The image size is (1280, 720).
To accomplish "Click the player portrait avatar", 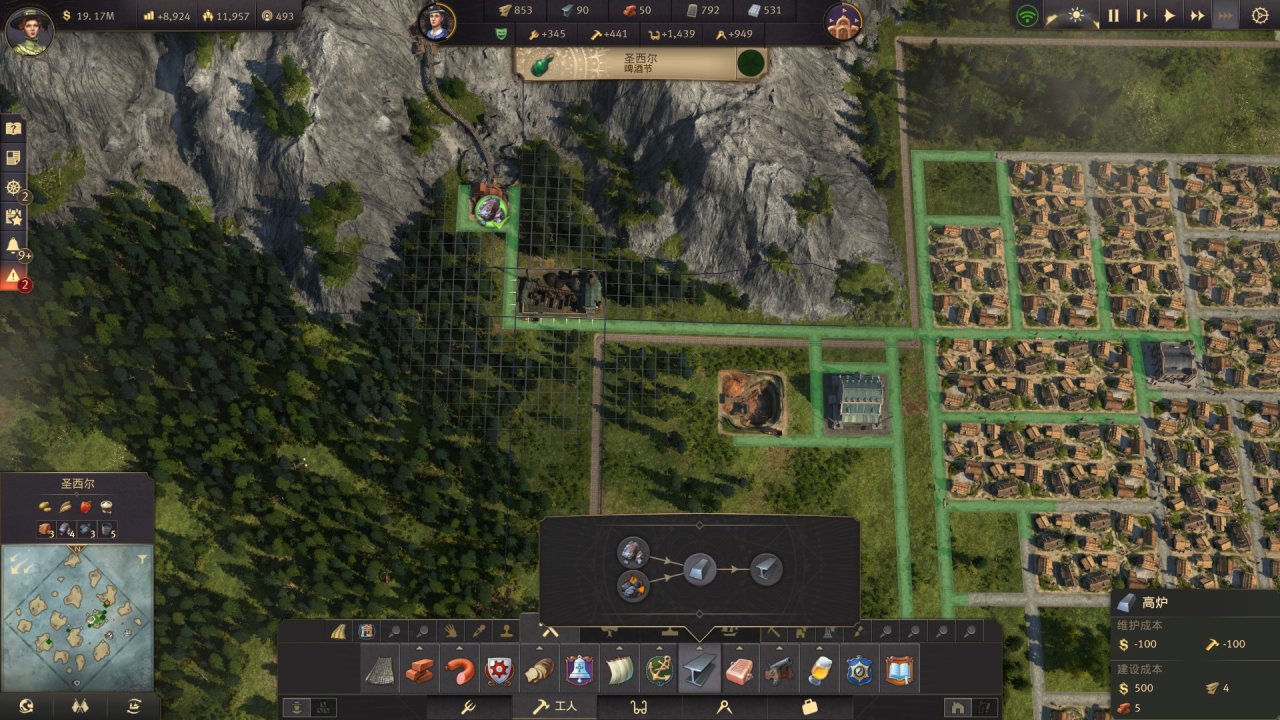I will tap(29, 30).
